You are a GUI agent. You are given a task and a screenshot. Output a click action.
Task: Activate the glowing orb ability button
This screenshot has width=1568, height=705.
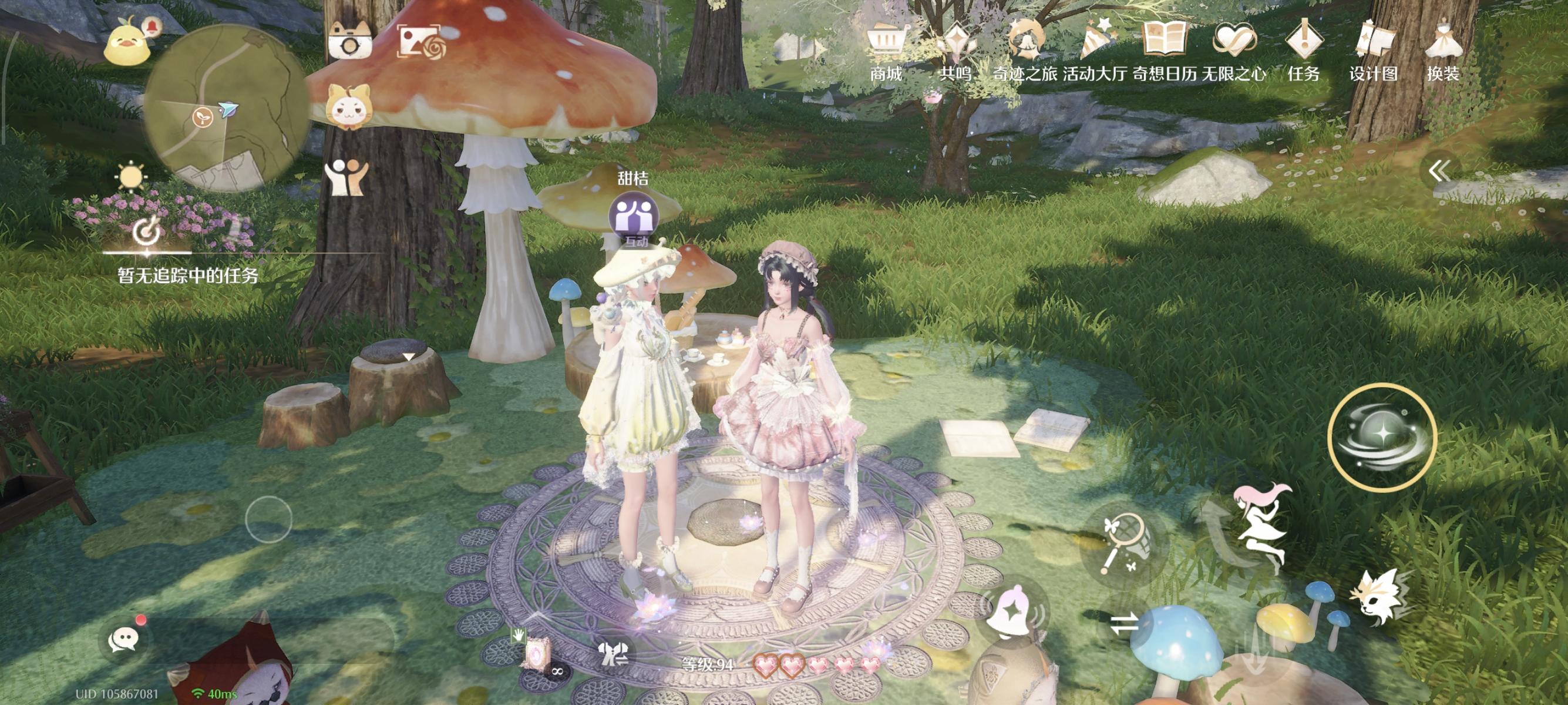1382,436
